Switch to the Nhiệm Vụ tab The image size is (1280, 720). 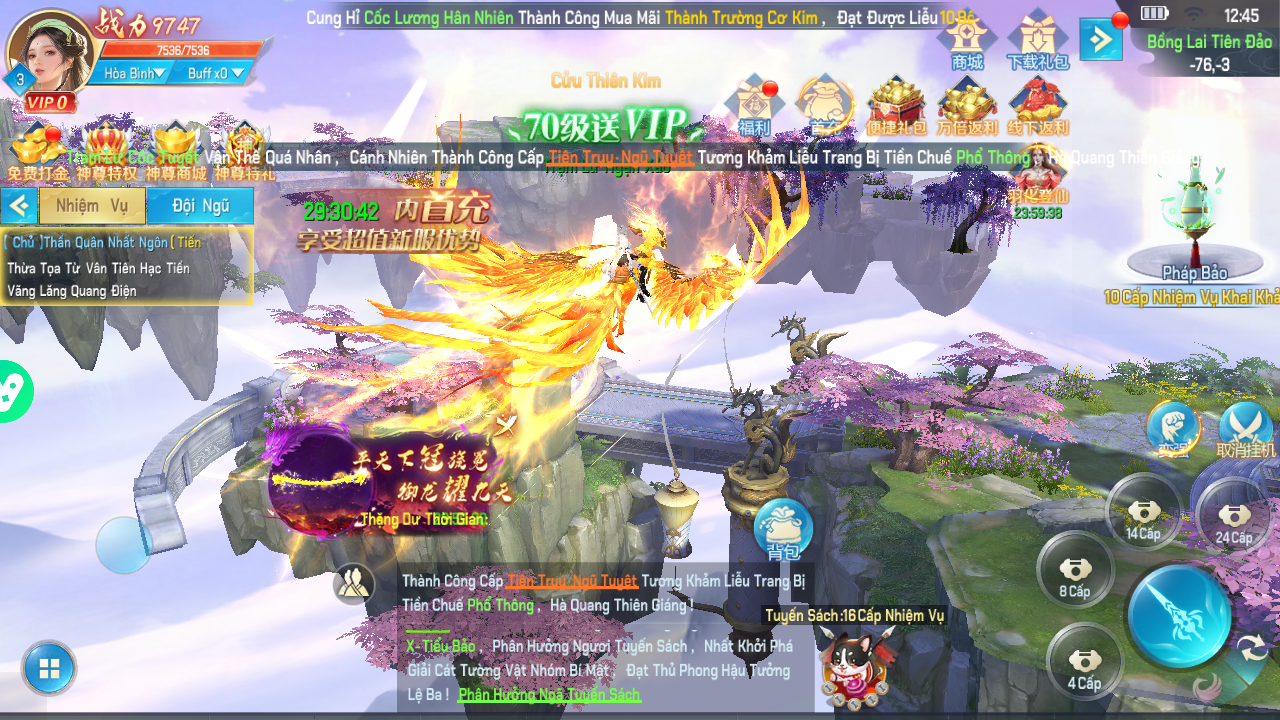pyautogui.click(x=92, y=206)
